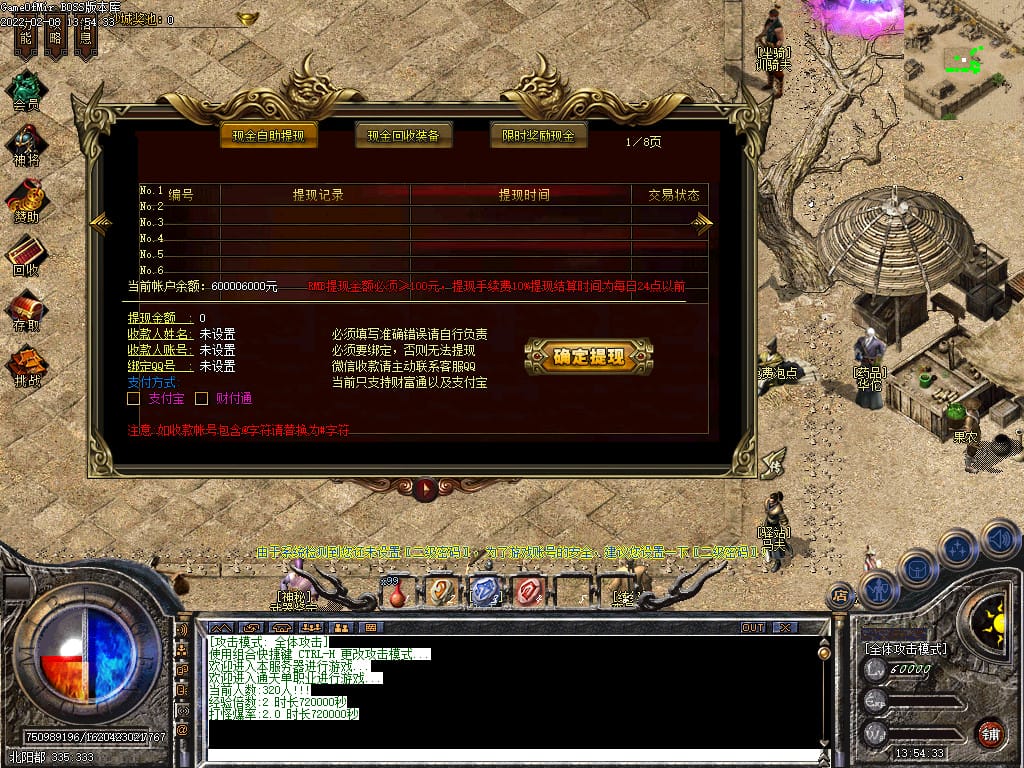Go to the next records page arrow
Screen dimensions: 1024x768
pos(704,224)
